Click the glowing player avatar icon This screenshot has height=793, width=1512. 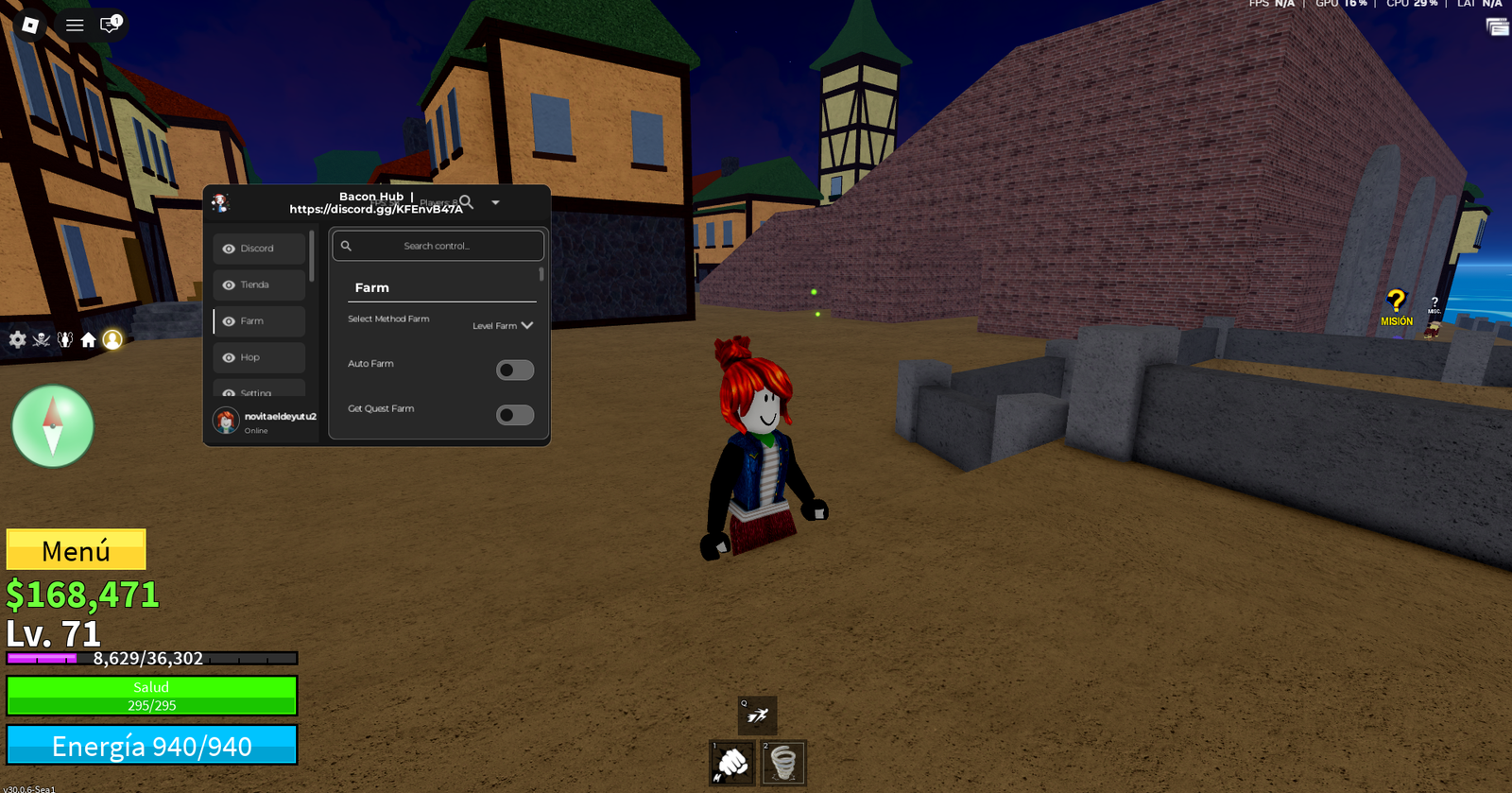coord(114,342)
